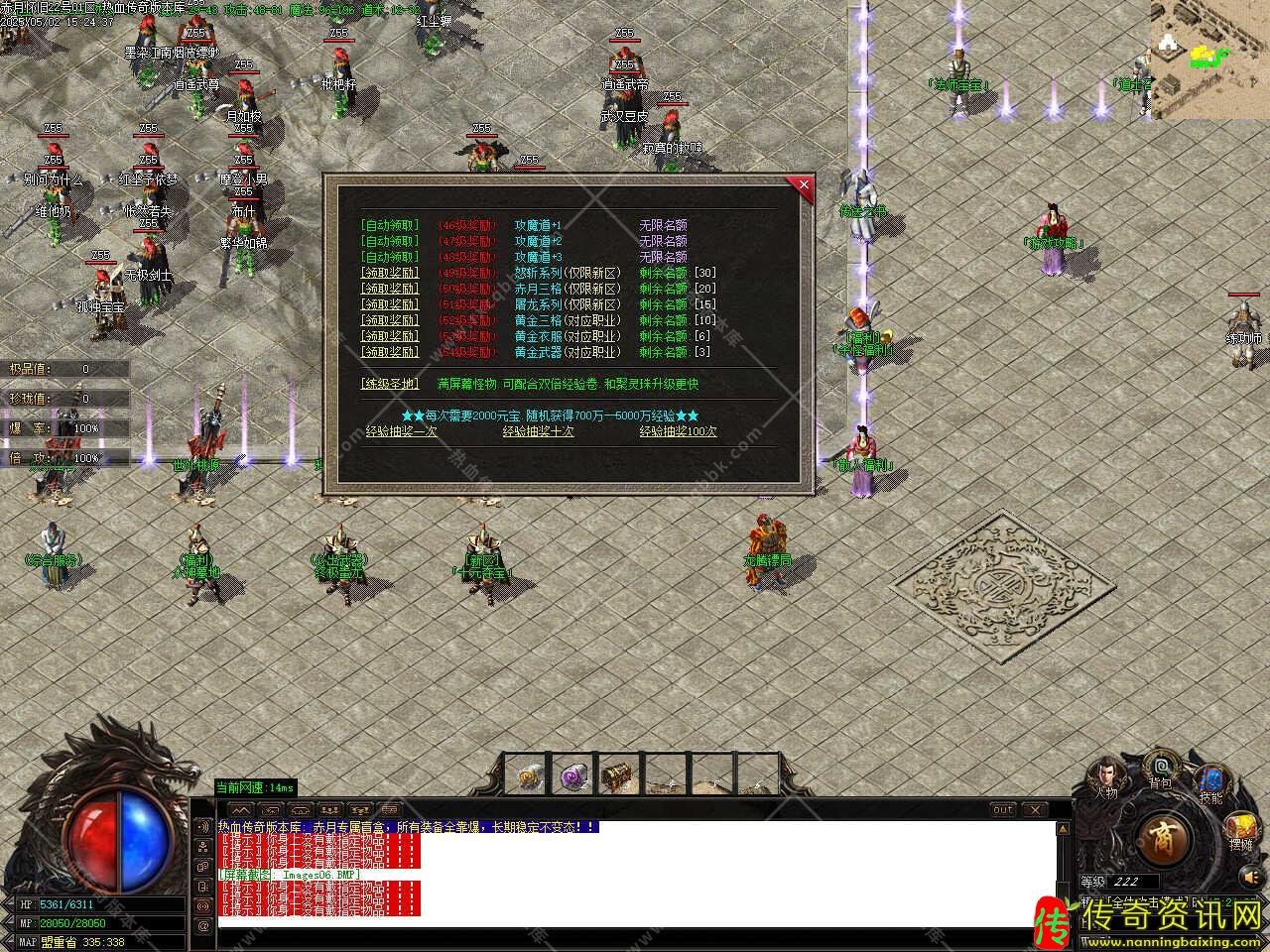Click the out button on chat bar
Image resolution: width=1270 pixels, height=952 pixels.
coord(1003,810)
